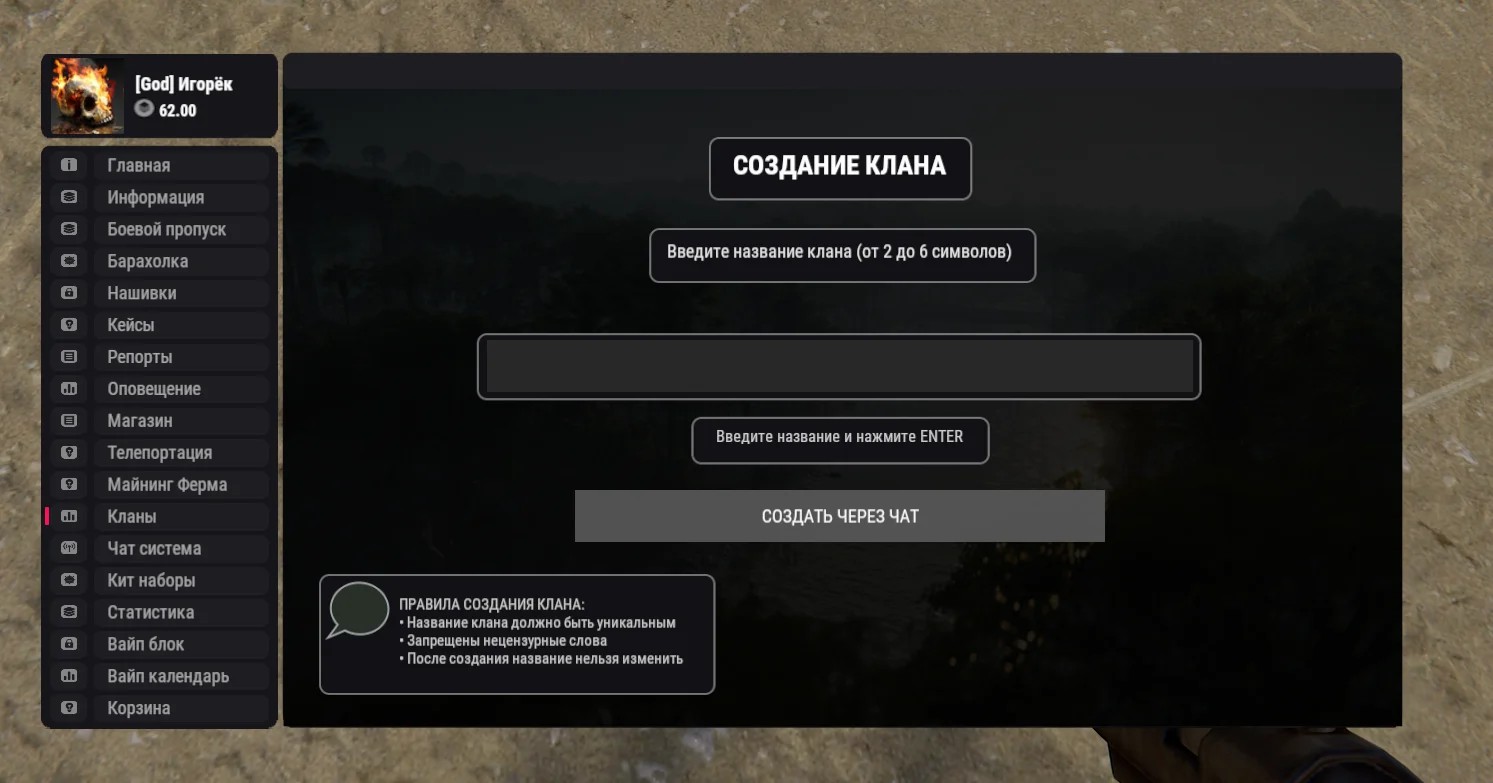
Task: Open the Вайп календарь page
Action: click(x=166, y=676)
